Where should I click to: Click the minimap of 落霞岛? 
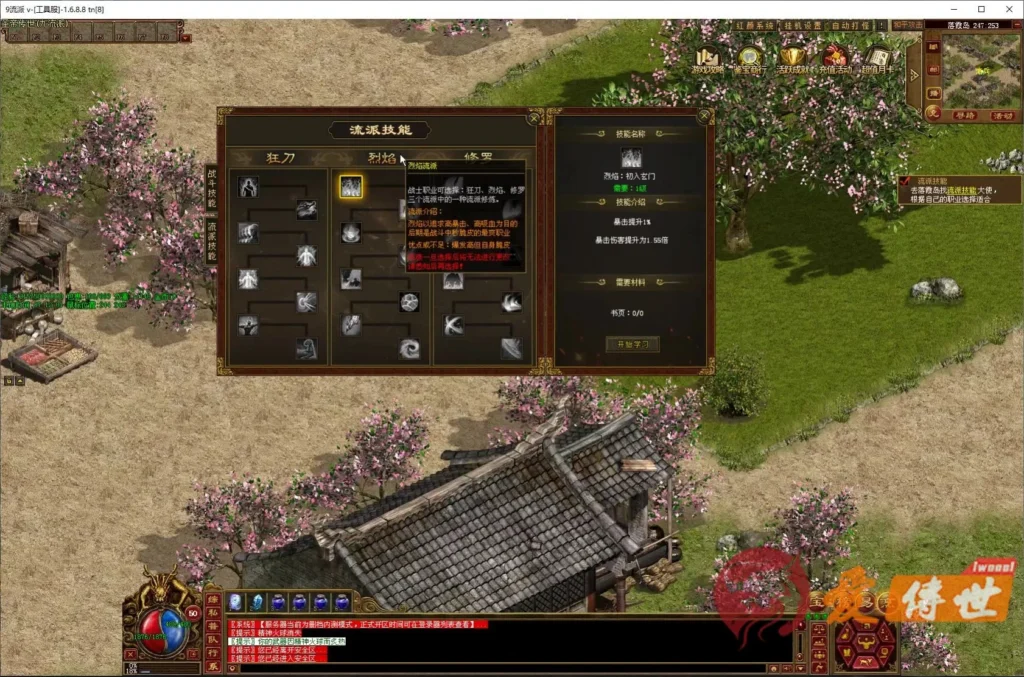[x=979, y=70]
